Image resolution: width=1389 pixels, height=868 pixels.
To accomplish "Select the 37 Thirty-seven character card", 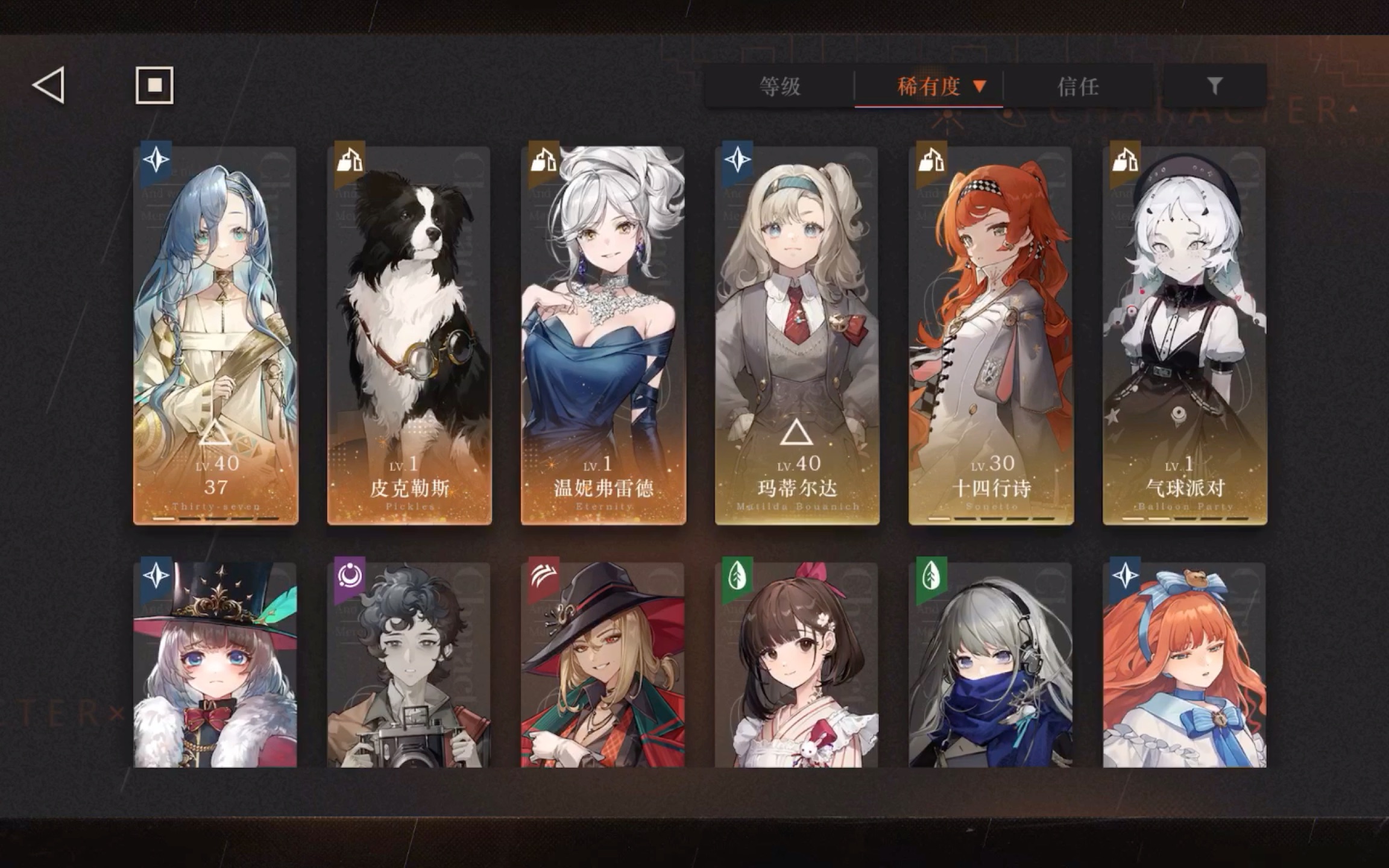I will (x=216, y=335).
